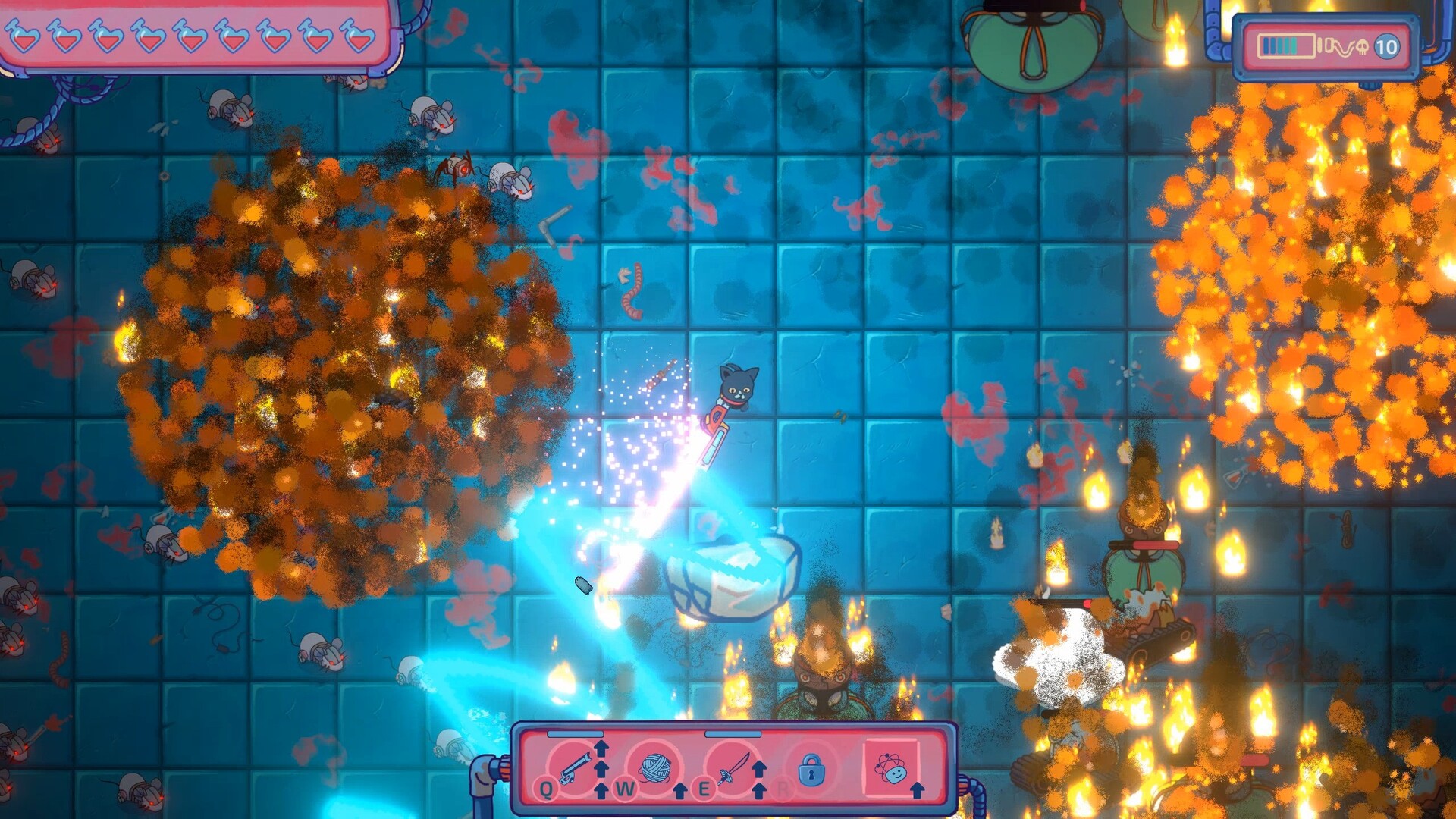
Task: Click the cooldown progress bar above the gun slot
Action: [575, 734]
